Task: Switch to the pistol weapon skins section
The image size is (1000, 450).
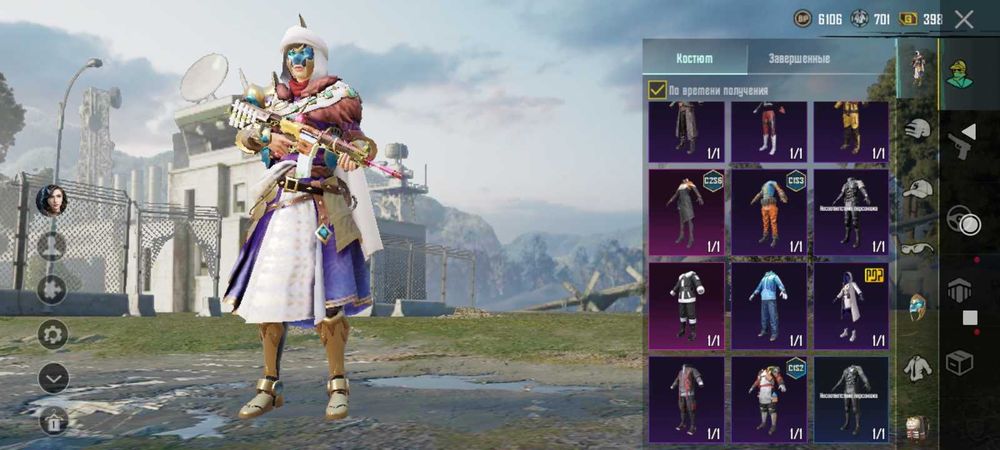Action: coord(962,141)
